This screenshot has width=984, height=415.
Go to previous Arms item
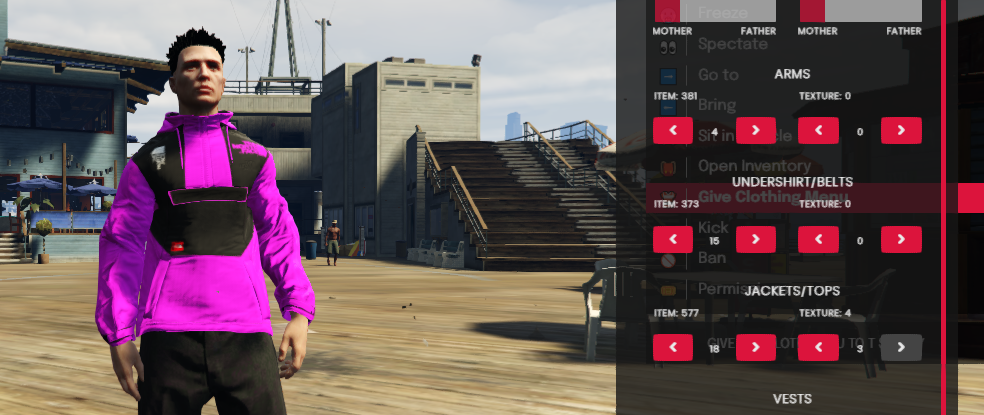coord(673,130)
